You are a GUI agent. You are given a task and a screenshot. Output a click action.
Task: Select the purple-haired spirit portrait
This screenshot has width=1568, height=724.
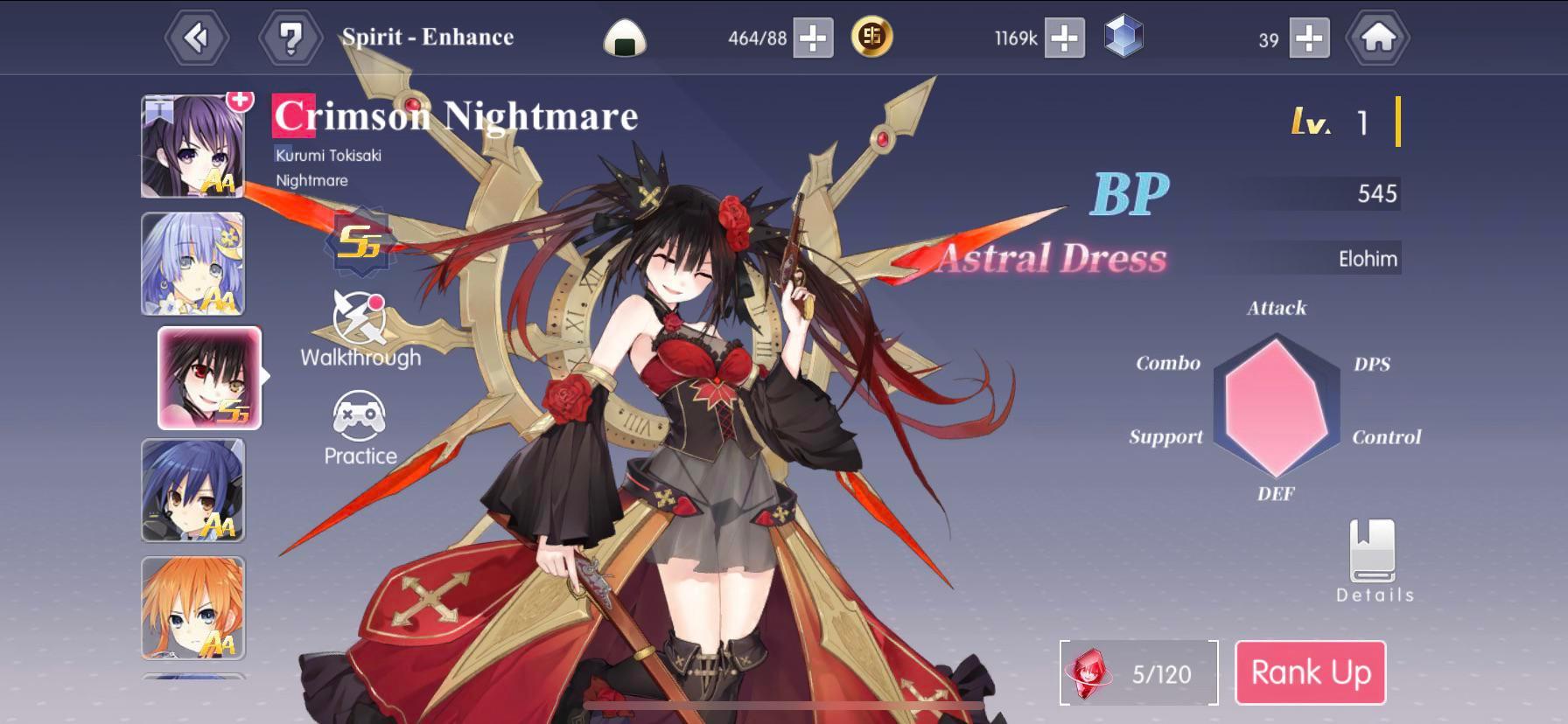(x=193, y=144)
